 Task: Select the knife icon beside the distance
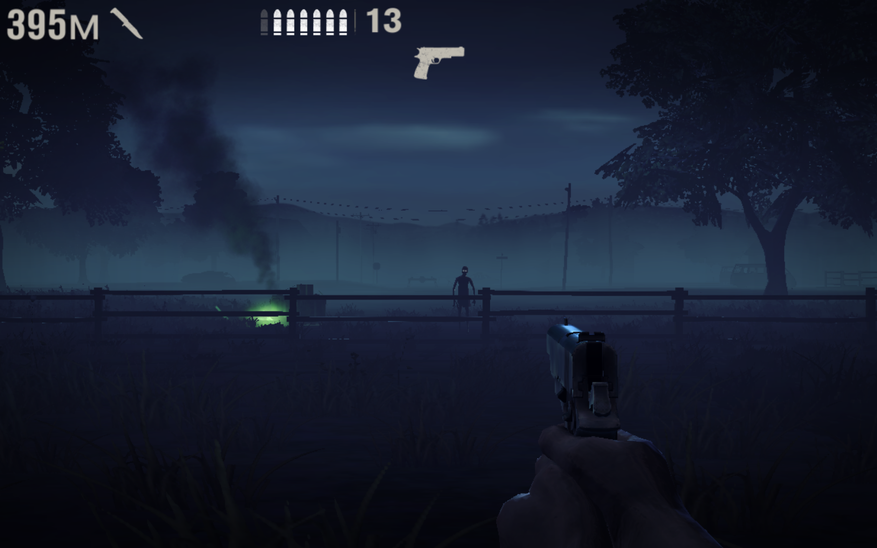(x=126, y=23)
